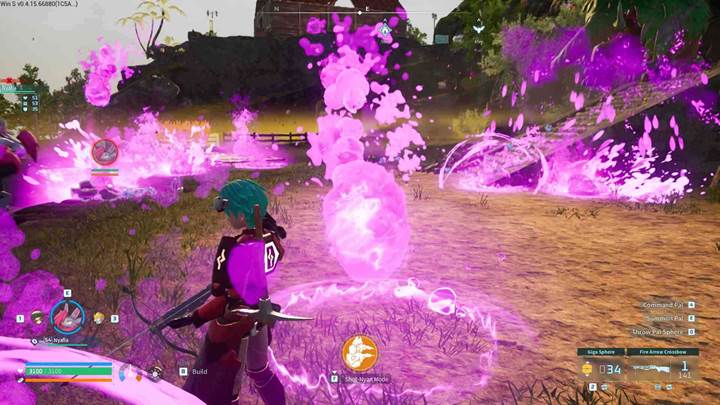Choose the next pal in party wheel

point(98,317)
